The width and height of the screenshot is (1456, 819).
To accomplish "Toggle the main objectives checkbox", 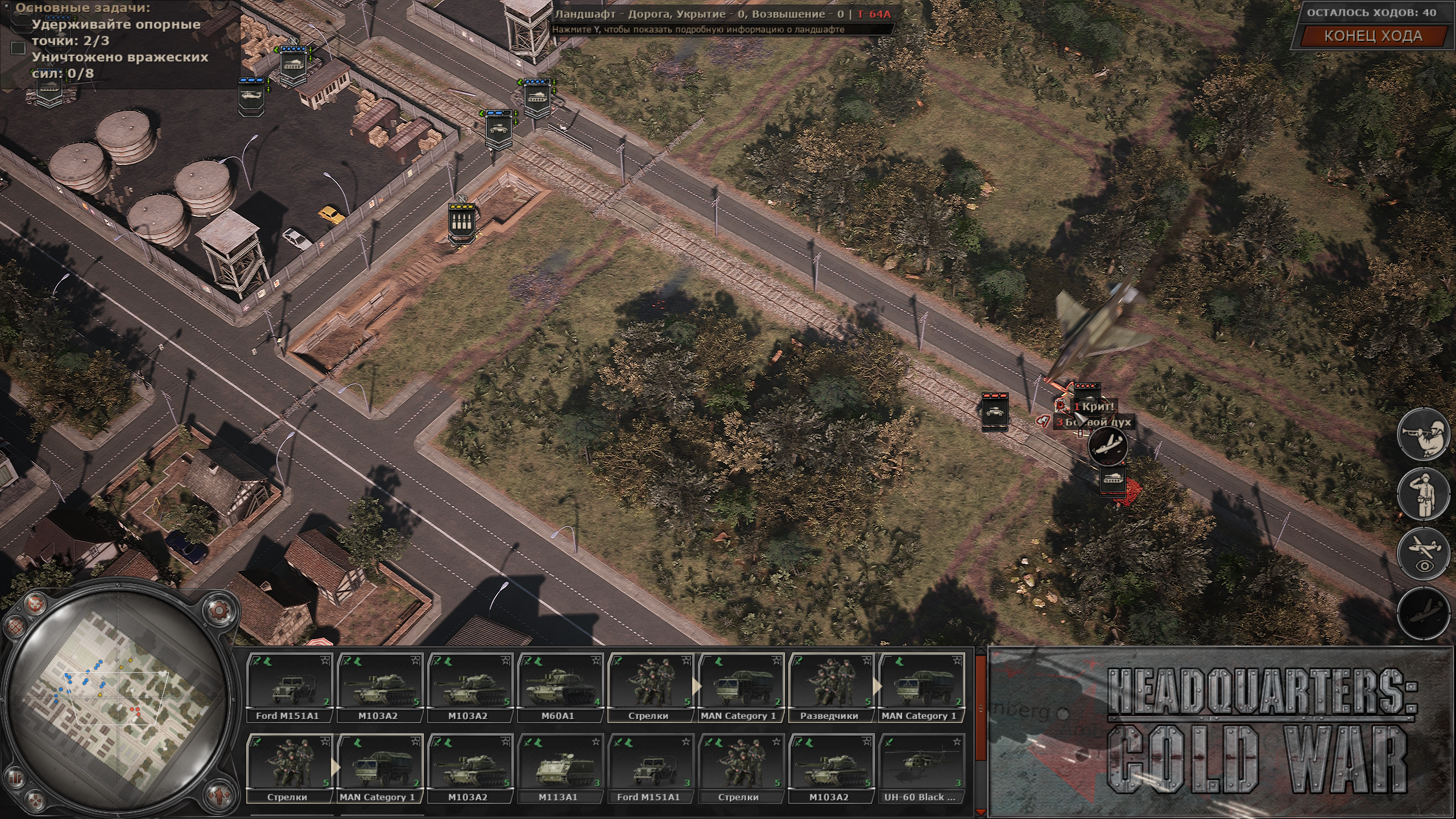I will click(18, 48).
